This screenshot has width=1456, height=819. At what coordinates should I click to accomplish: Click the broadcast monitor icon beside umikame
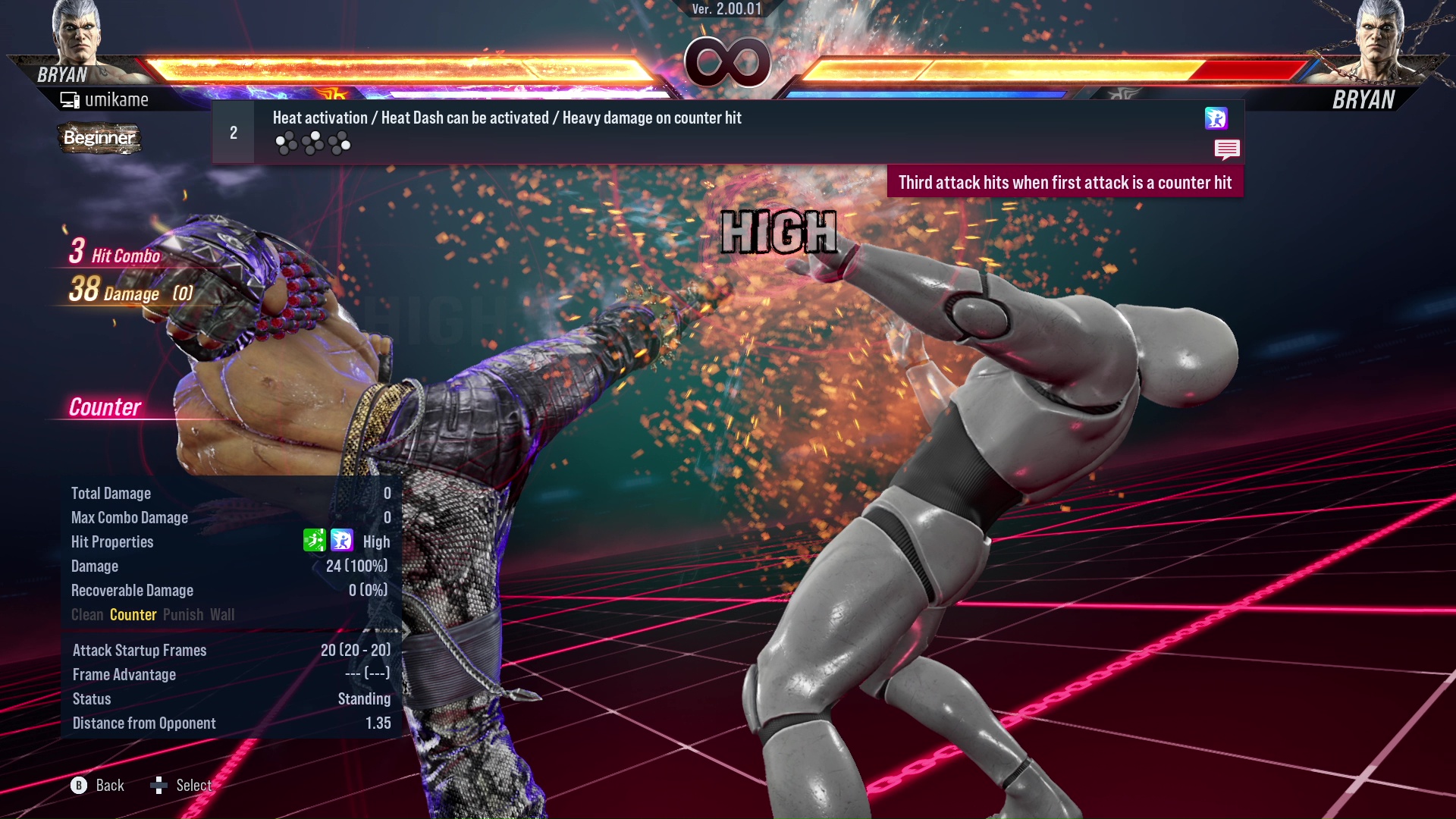pyautogui.click(x=70, y=99)
